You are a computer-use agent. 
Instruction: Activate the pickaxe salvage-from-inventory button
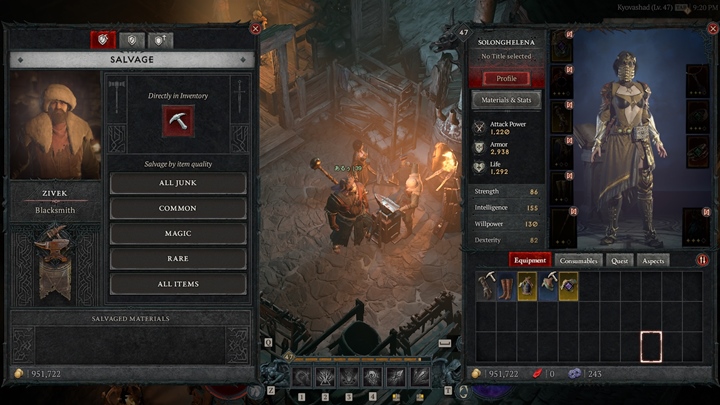(x=178, y=120)
